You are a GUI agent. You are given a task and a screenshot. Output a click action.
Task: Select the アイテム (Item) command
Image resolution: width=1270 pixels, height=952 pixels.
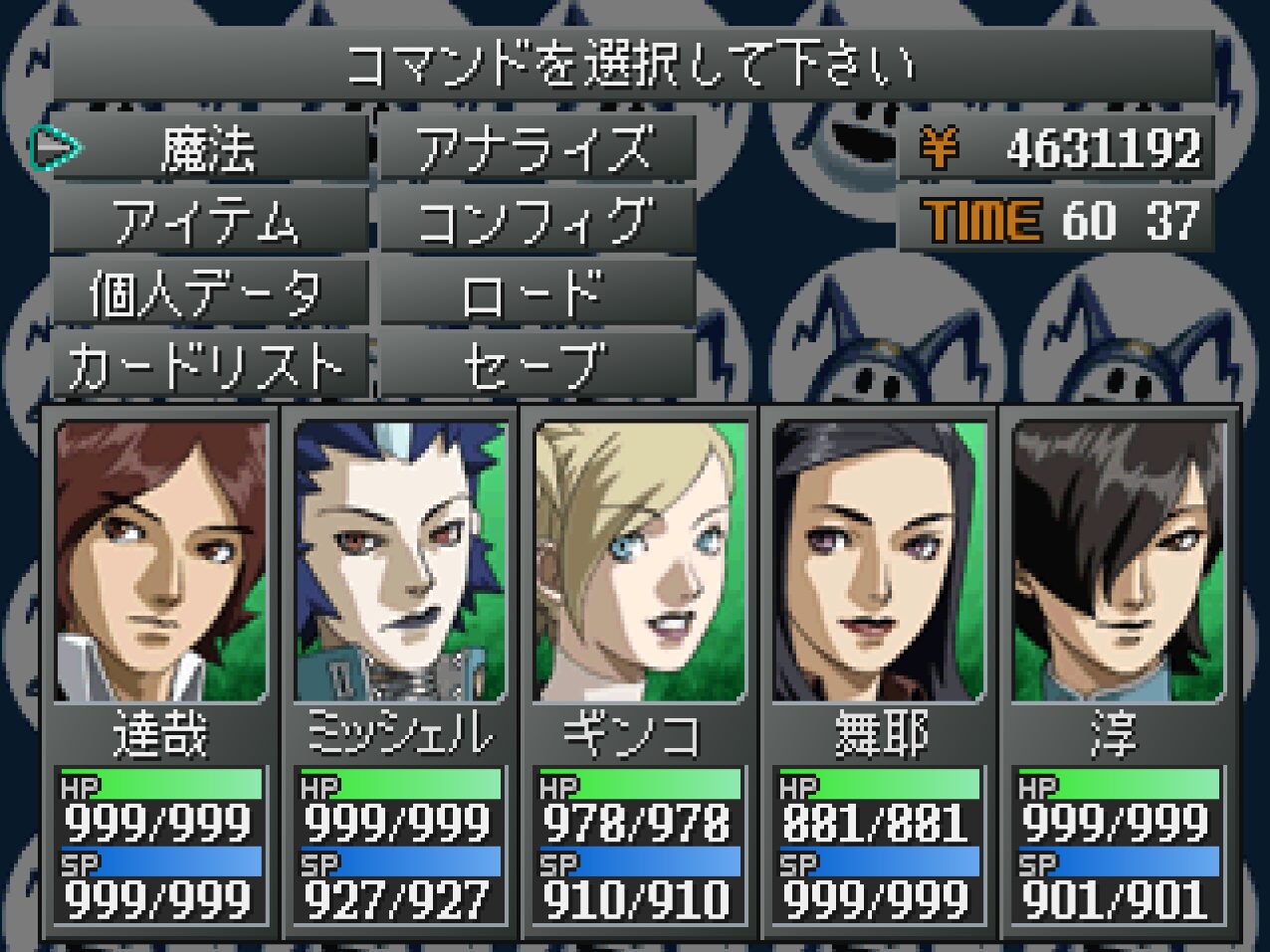pyautogui.click(x=208, y=221)
